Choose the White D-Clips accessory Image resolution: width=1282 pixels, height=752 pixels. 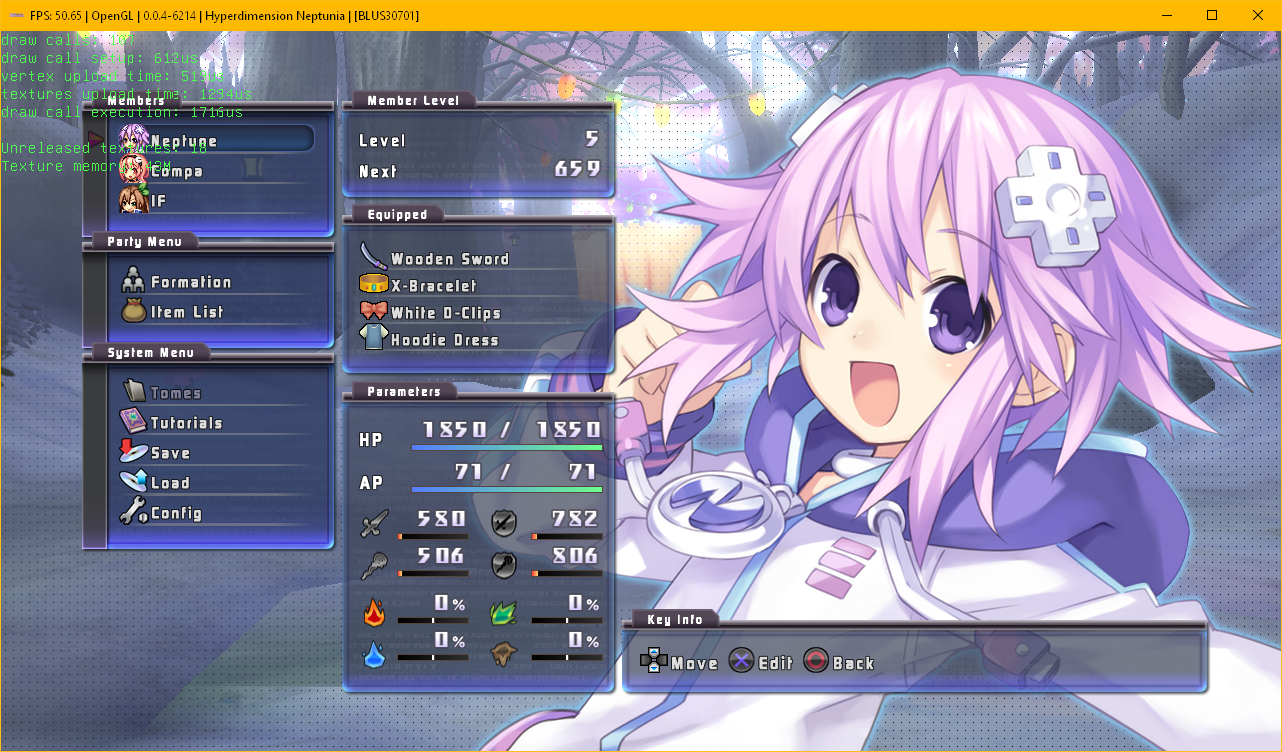tap(445, 313)
